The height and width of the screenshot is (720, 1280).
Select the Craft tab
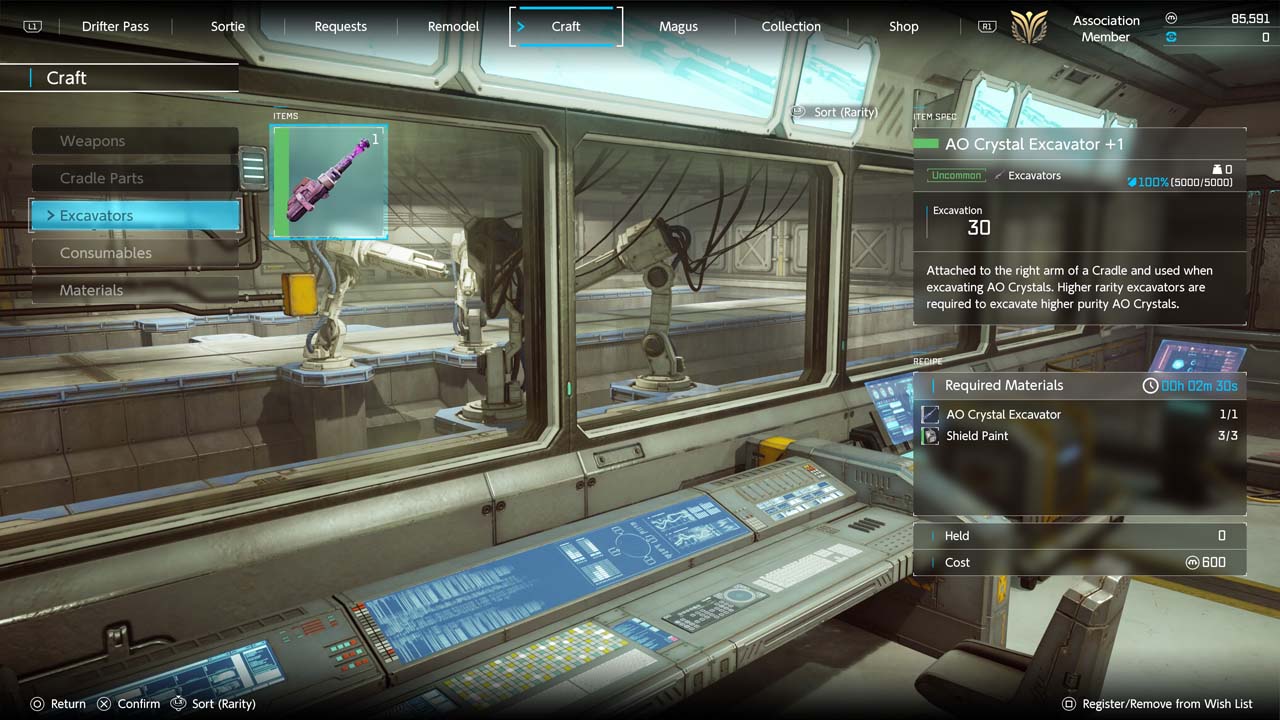(x=566, y=26)
